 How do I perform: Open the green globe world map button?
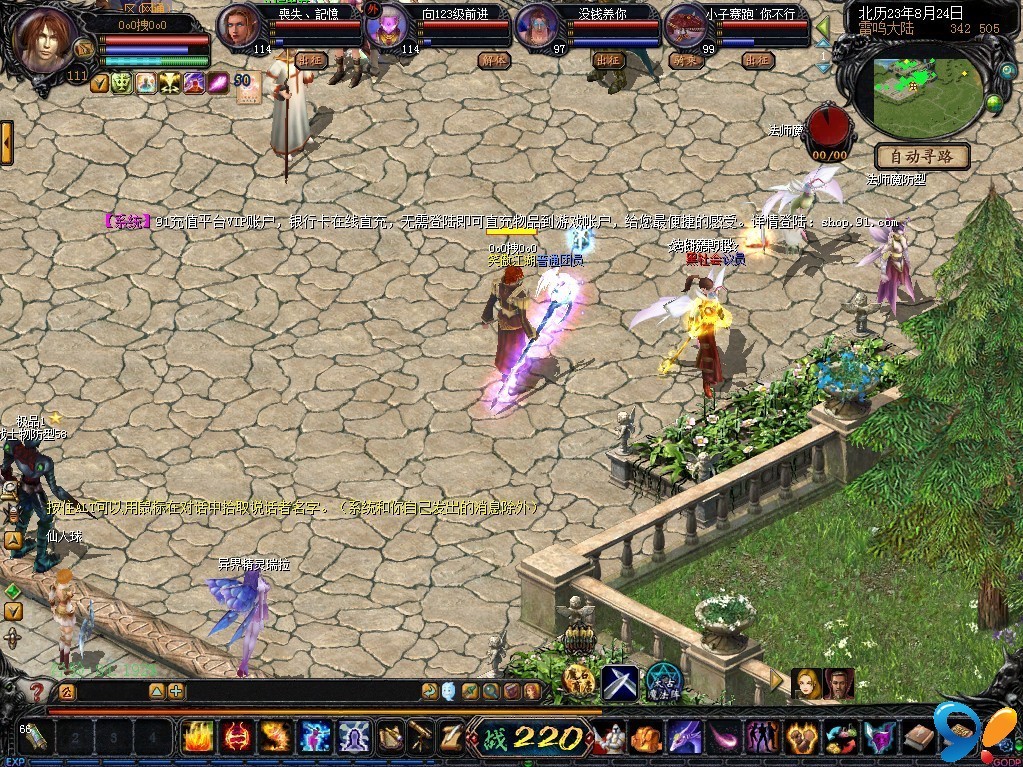point(994,102)
